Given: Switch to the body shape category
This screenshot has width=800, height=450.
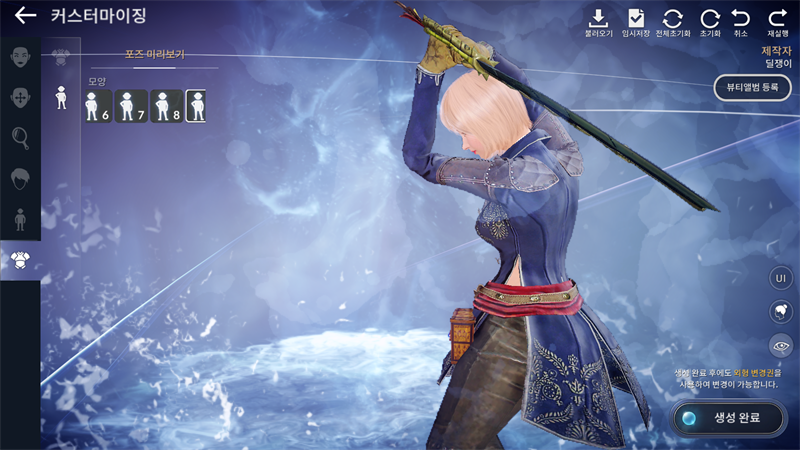Looking at the screenshot, I should 20,219.
